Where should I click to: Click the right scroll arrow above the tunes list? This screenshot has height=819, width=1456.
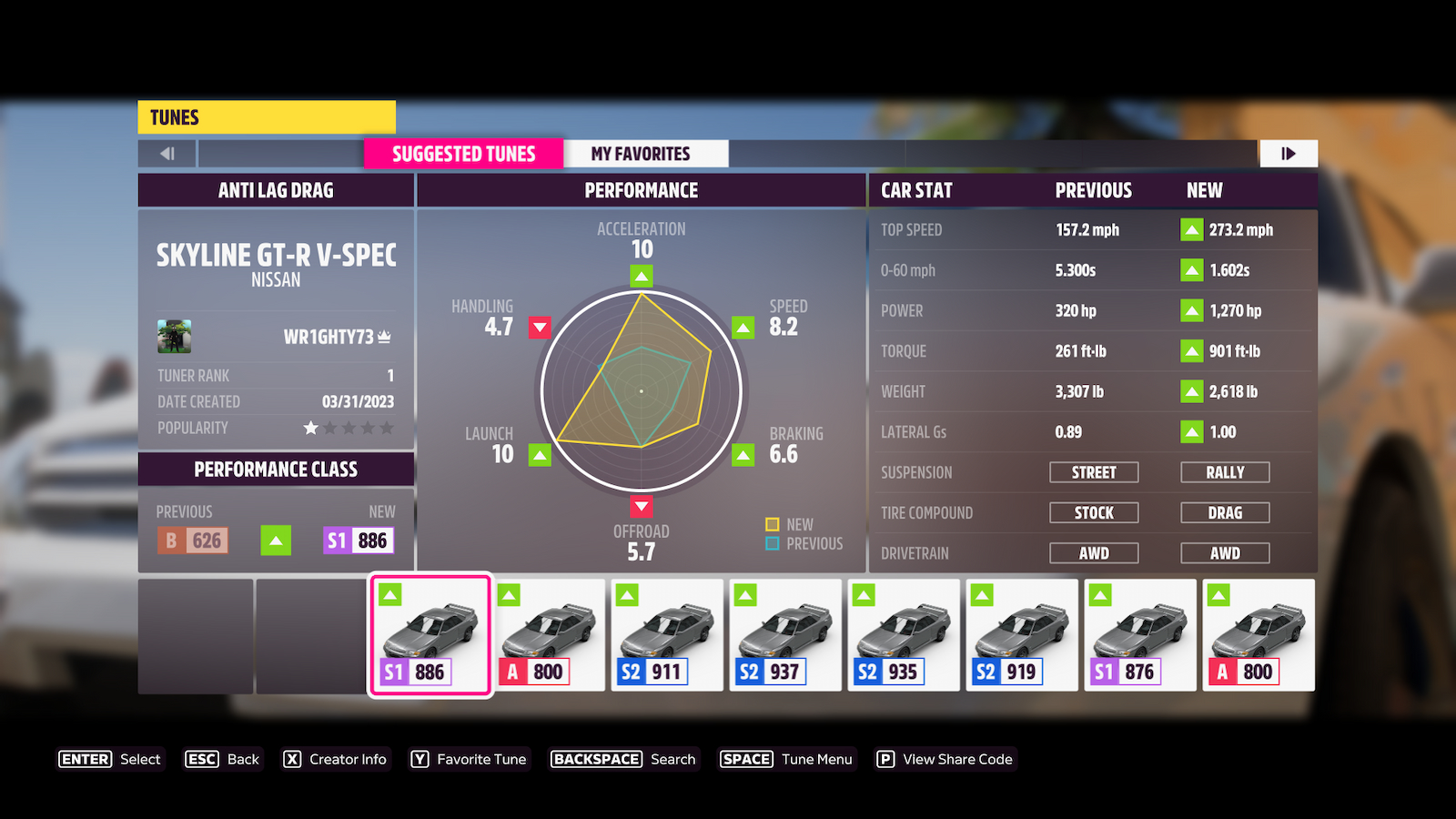1289,153
